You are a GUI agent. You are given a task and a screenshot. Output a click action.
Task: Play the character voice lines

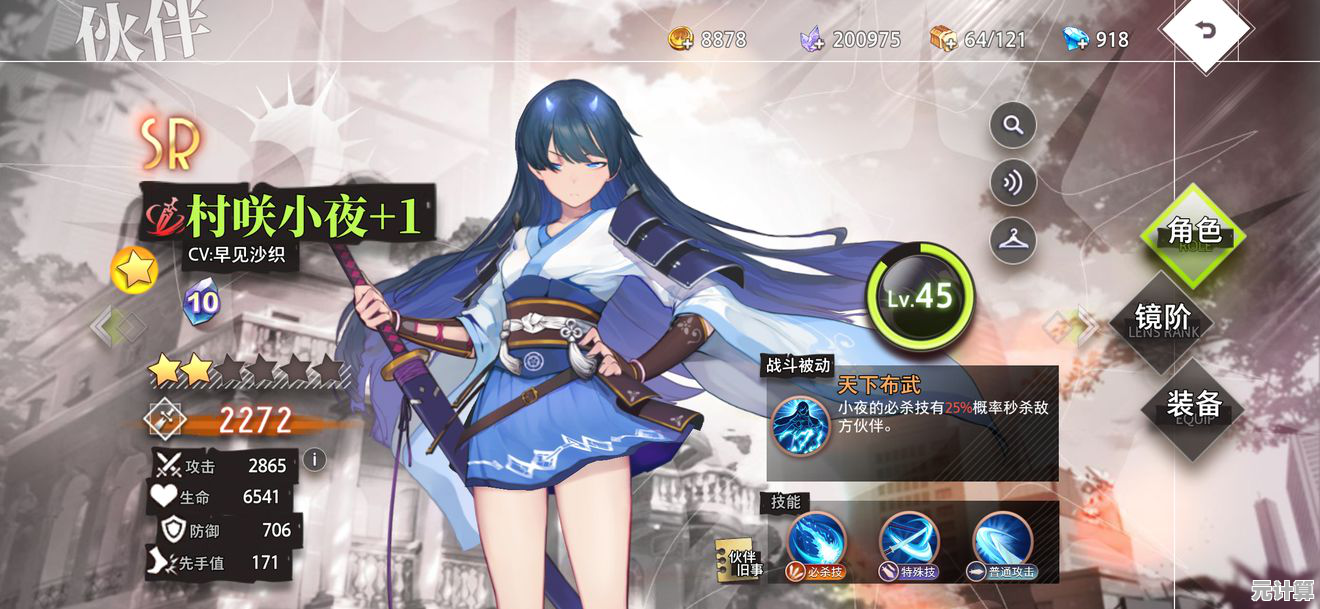pyautogui.click(x=1012, y=183)
